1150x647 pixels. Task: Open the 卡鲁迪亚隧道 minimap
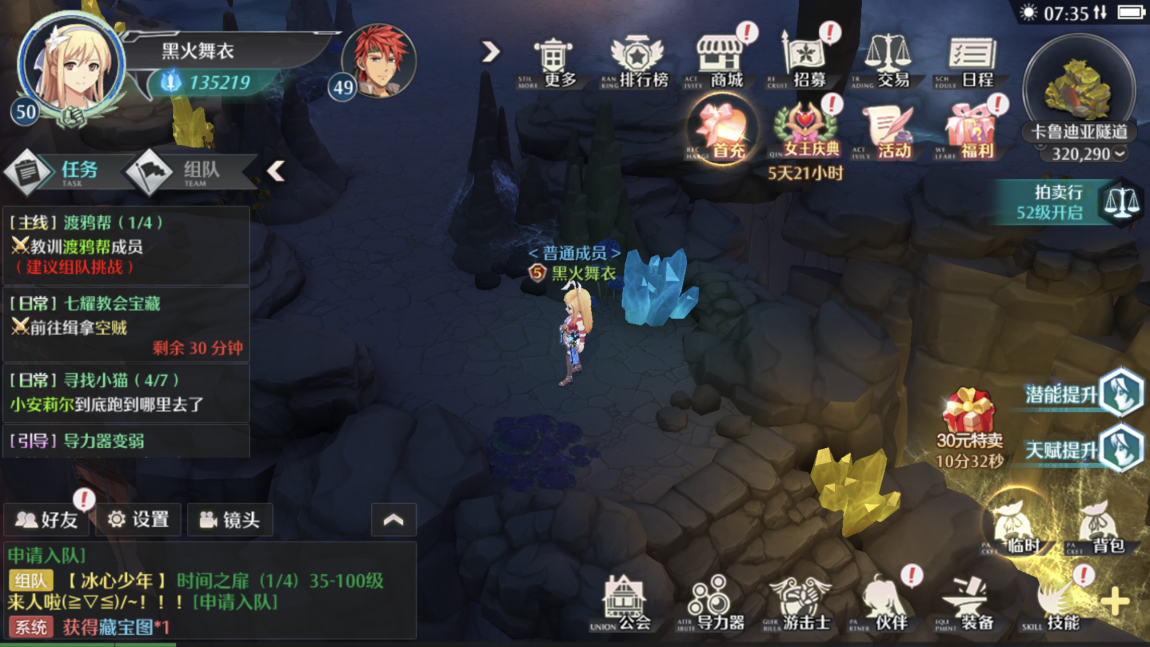[1078, 95]
